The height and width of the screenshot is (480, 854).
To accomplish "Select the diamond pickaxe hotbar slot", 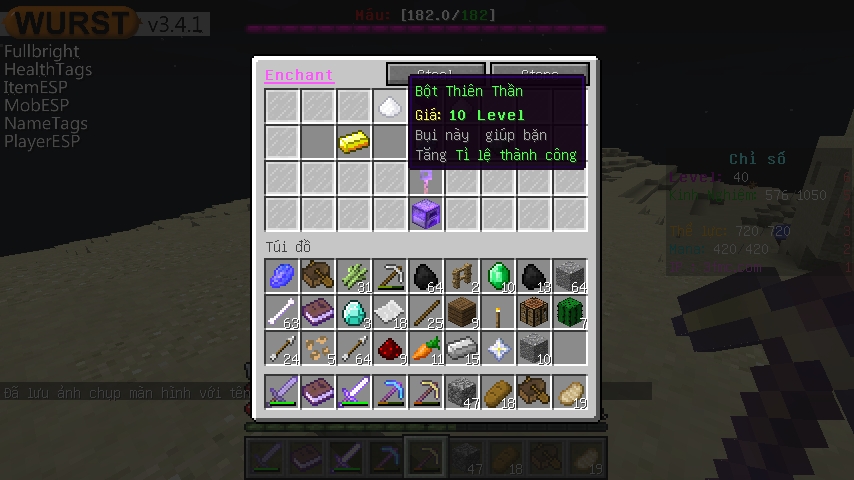I will click(390, 392).
